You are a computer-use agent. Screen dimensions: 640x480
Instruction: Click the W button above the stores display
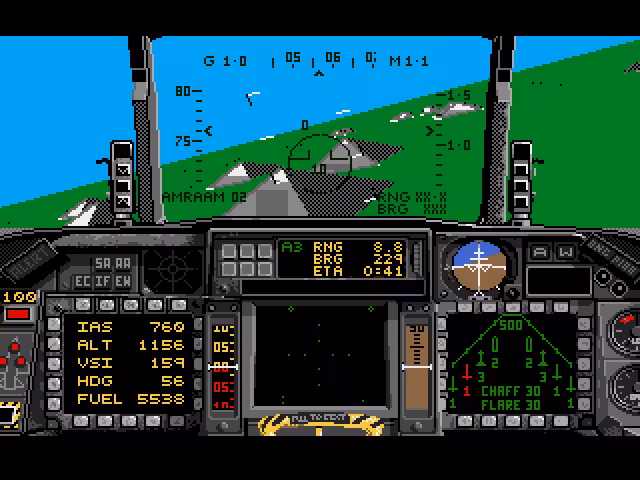[x=566, y=252]
